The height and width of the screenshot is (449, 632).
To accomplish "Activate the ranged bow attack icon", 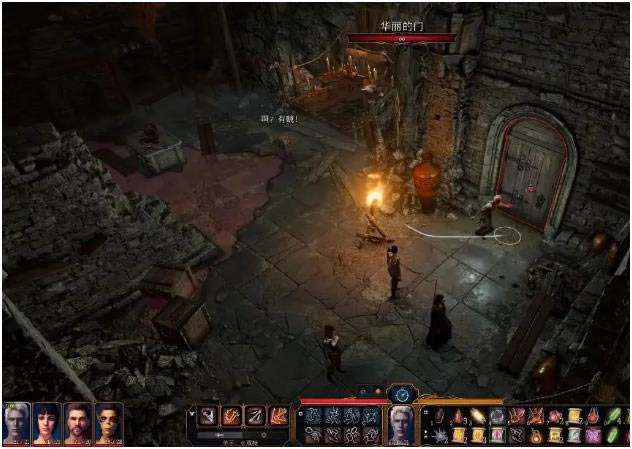I will coord(255,415).
